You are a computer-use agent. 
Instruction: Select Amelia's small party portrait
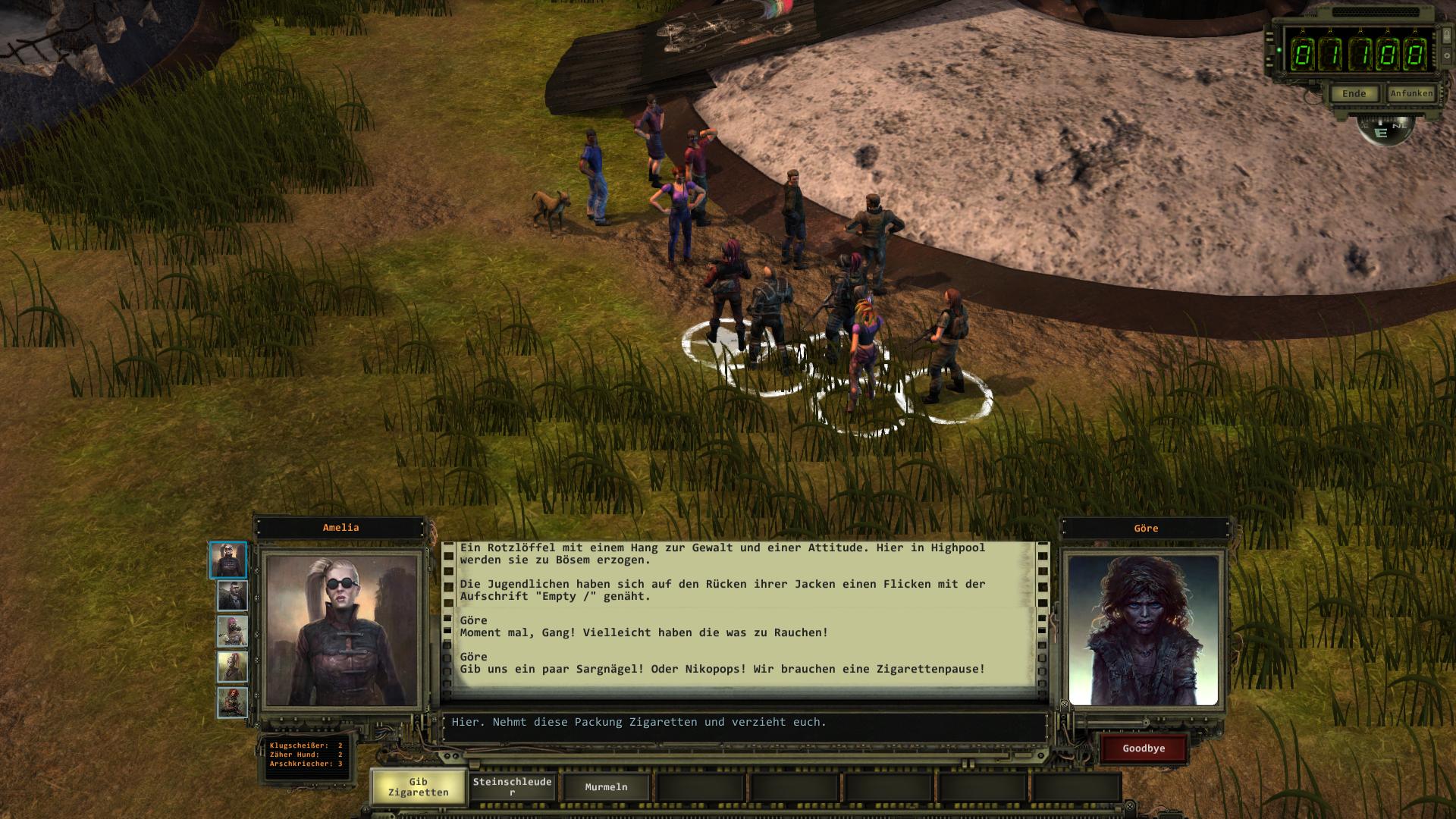point(228,560)
